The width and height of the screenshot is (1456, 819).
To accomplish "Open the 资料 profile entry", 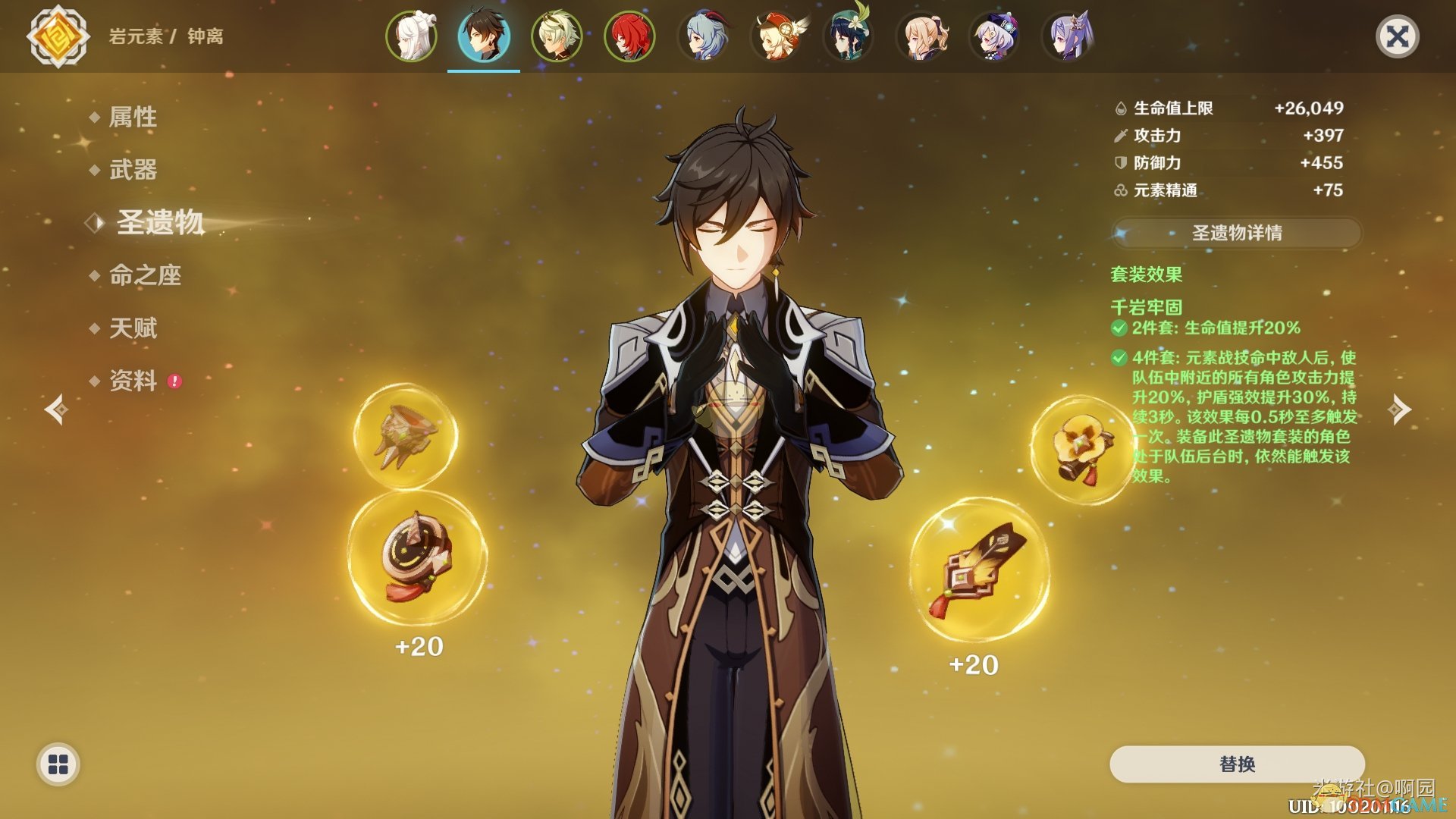I will (133, 381).
